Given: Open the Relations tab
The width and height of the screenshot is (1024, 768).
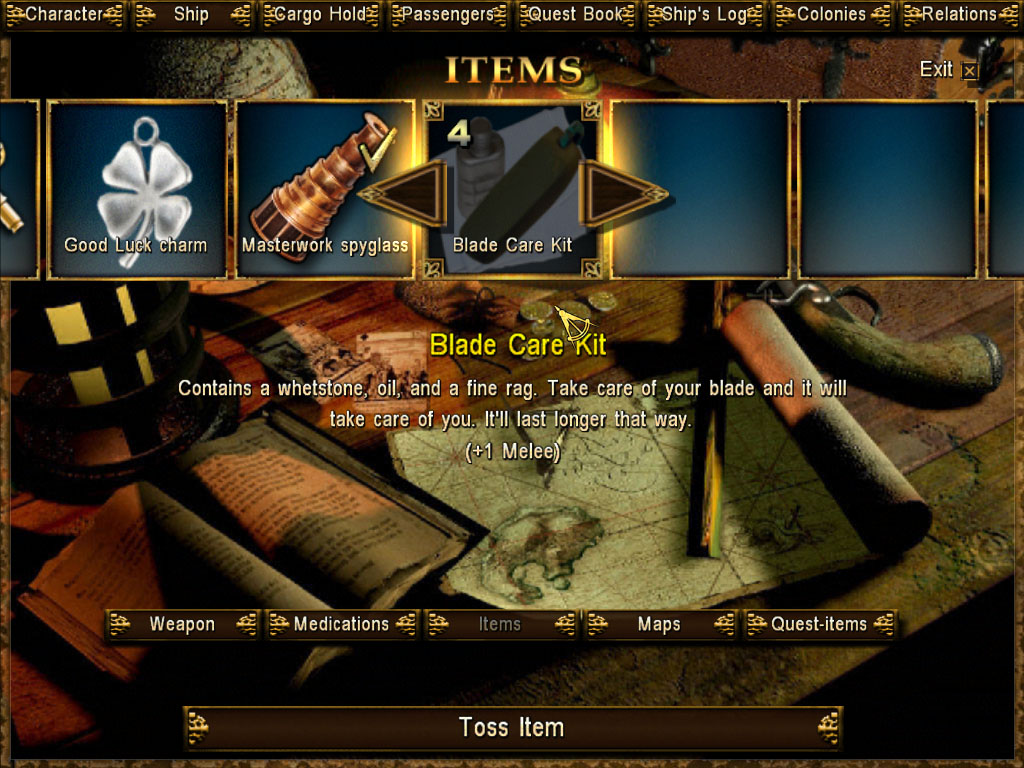Looking at the screenshot, I should coord(959,15).
